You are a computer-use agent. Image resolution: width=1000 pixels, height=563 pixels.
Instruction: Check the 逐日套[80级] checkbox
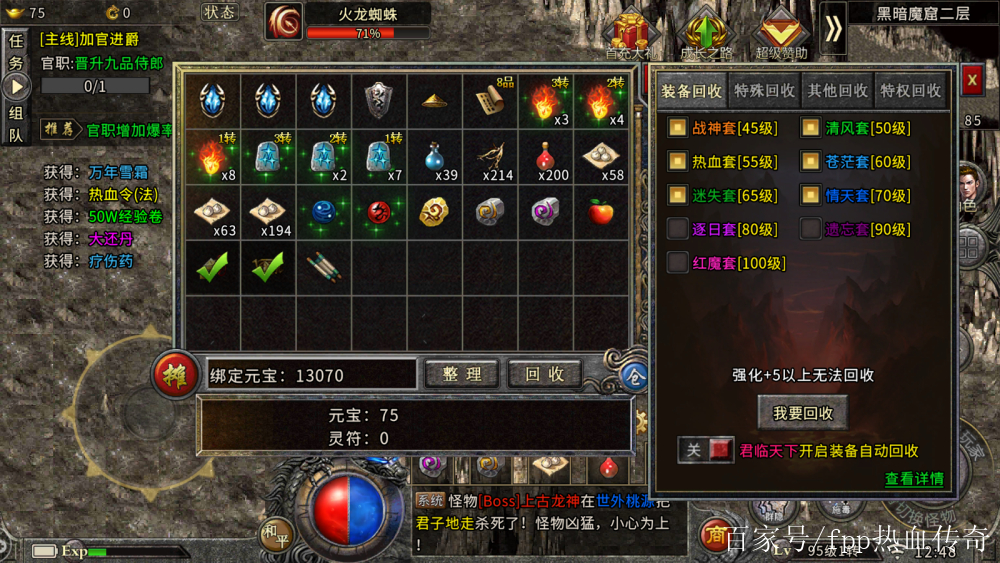[x=677, y=229]
